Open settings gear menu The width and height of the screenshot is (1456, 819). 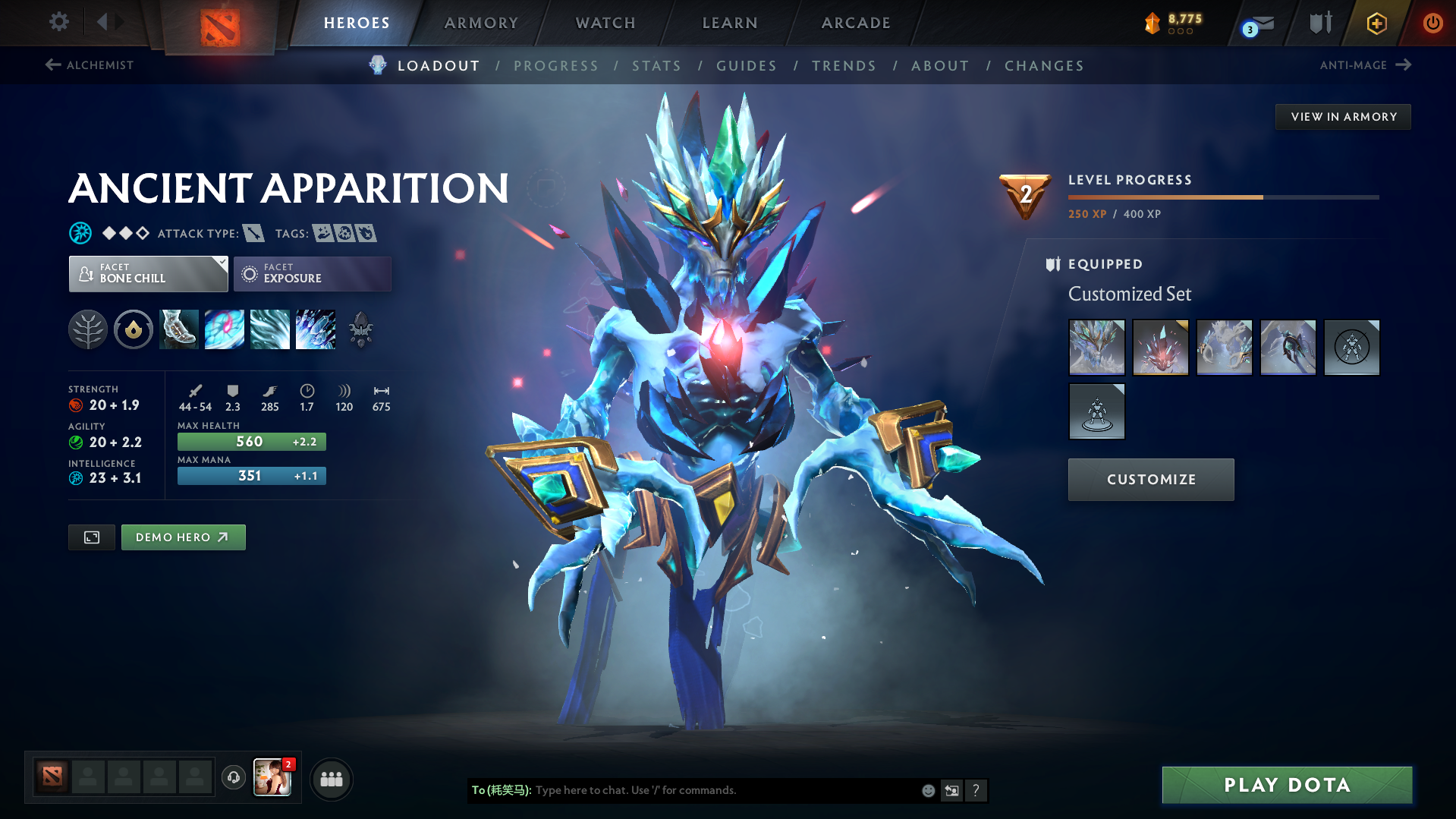[x=58, y=22]
